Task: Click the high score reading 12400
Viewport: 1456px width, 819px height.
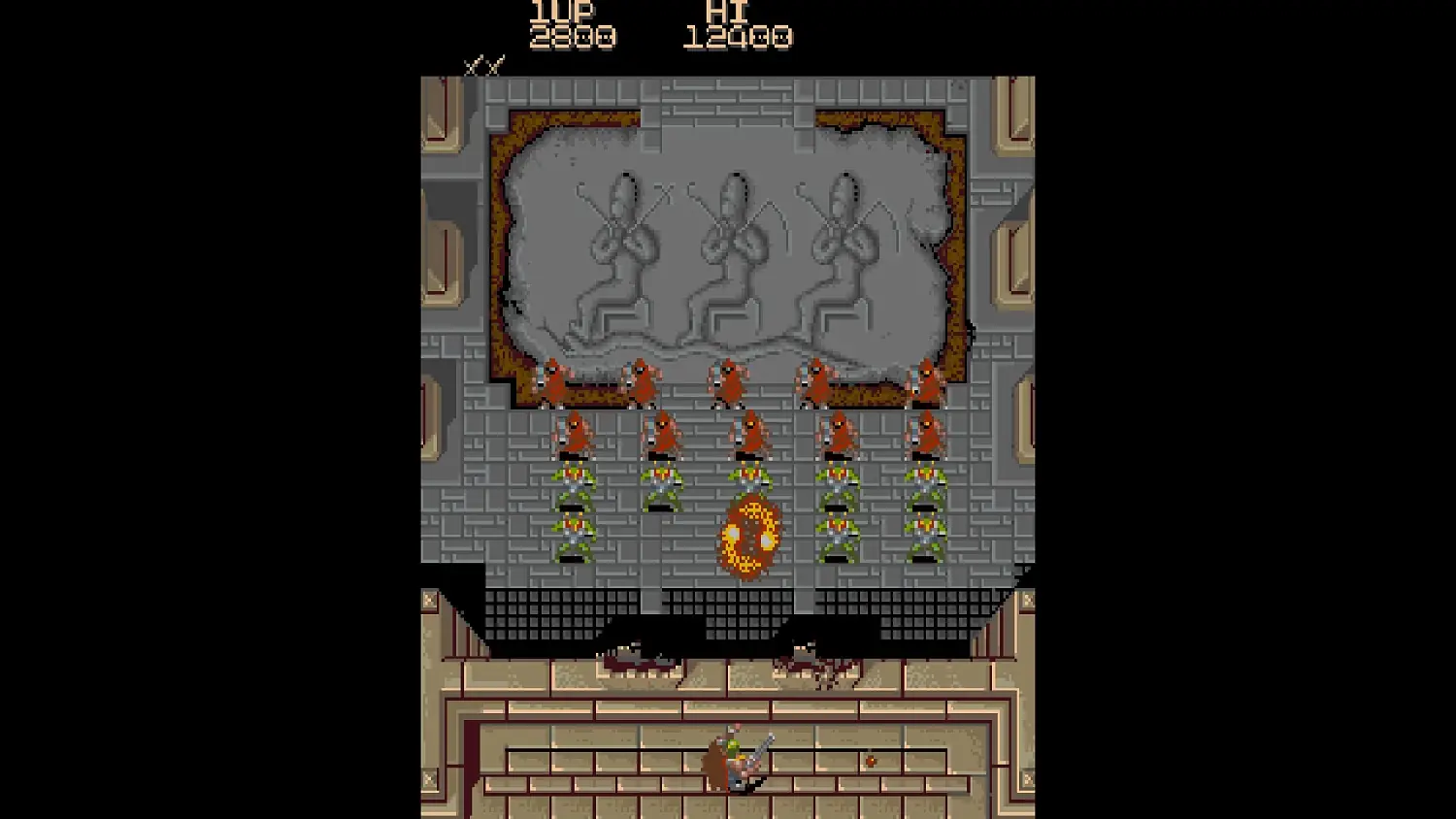Action: (x=740, y=39)
